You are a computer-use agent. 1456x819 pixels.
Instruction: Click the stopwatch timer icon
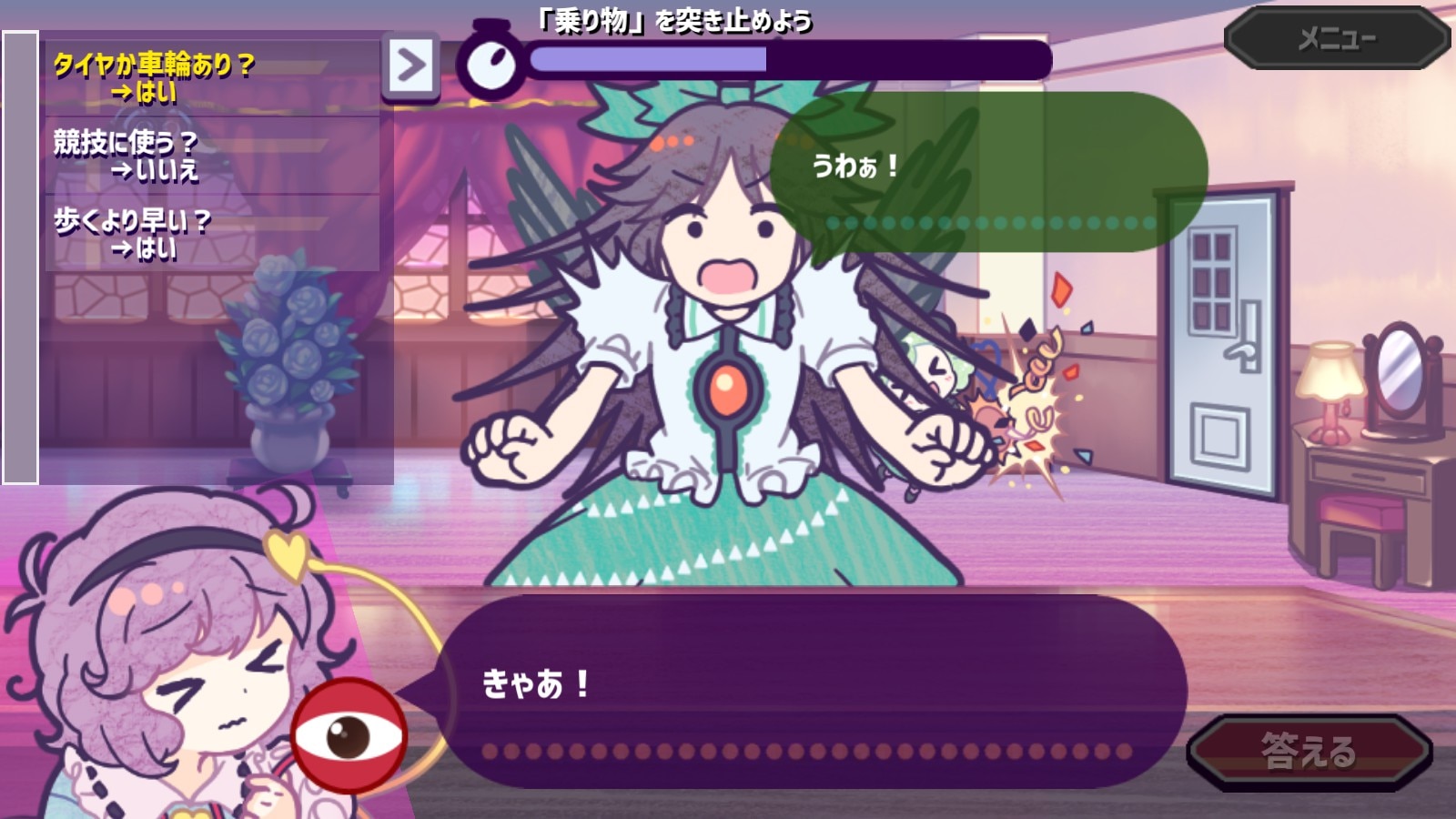click(x=492, y=61)
